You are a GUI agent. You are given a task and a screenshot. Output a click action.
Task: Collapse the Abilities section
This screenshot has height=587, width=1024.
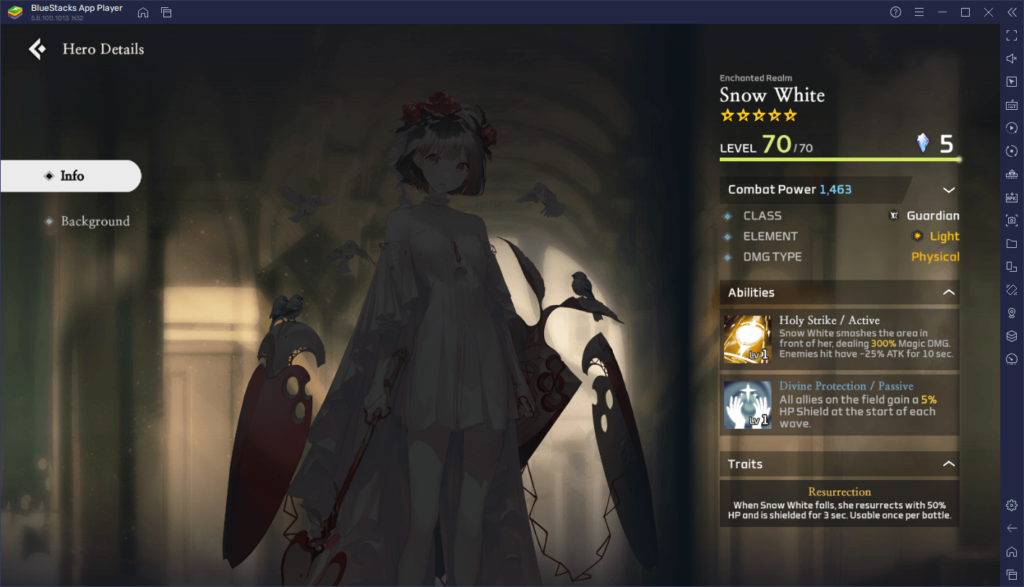coord(948,293)
